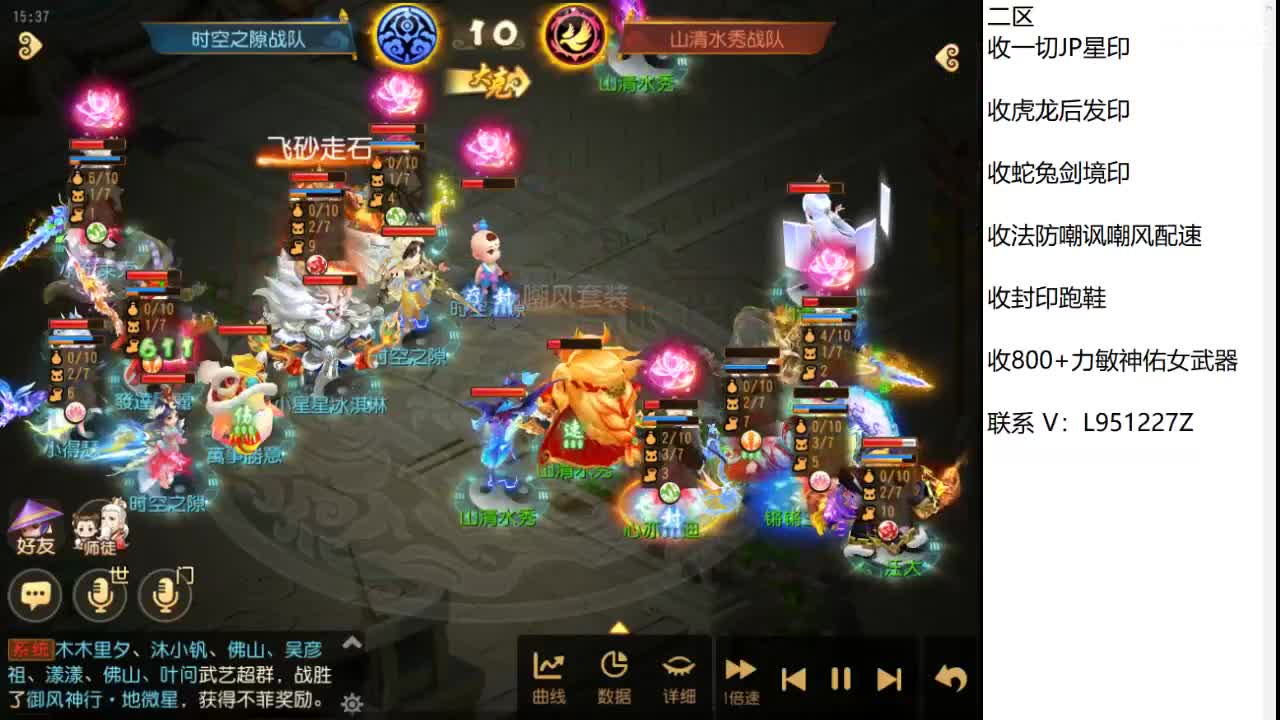Click the blue 时空之隙战队 faction emblem

(405, 33)
